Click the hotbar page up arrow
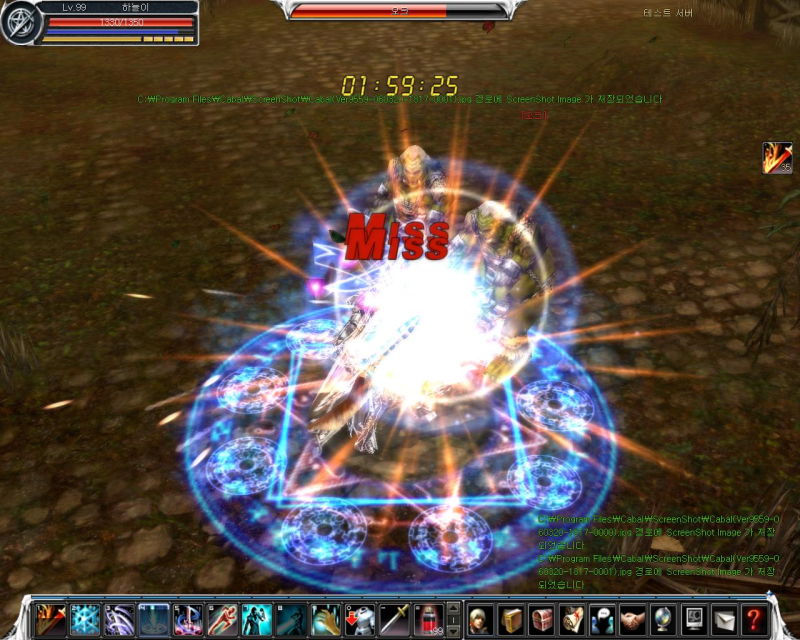 453,608
